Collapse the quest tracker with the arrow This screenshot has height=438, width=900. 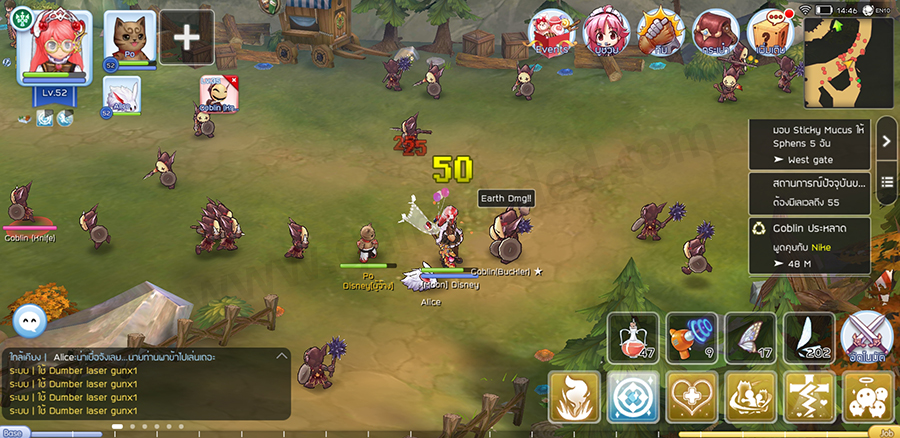[886, 142]
